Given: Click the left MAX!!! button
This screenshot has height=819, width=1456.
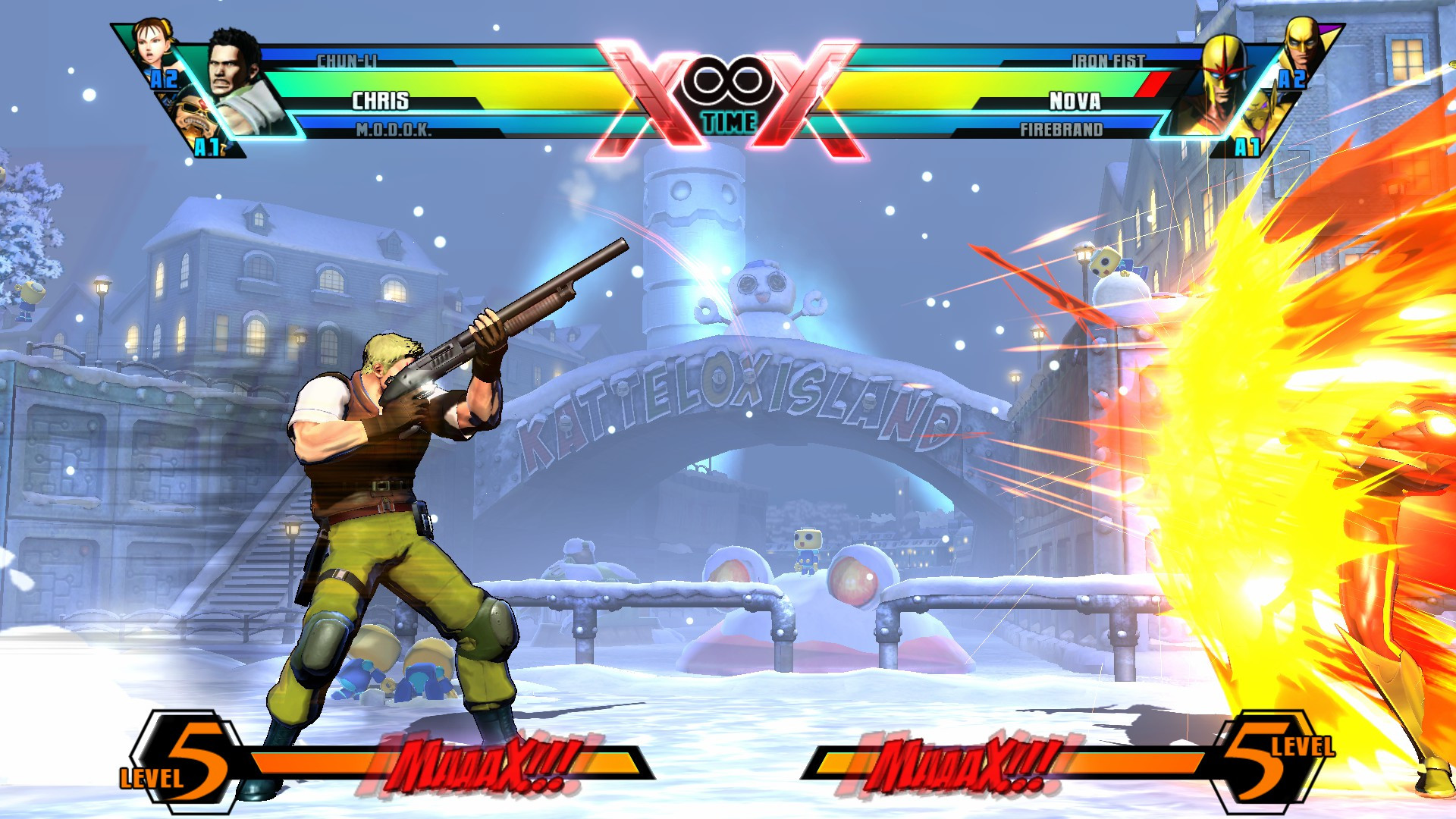Looking at the screenshot, I should [x=485, y=762].
